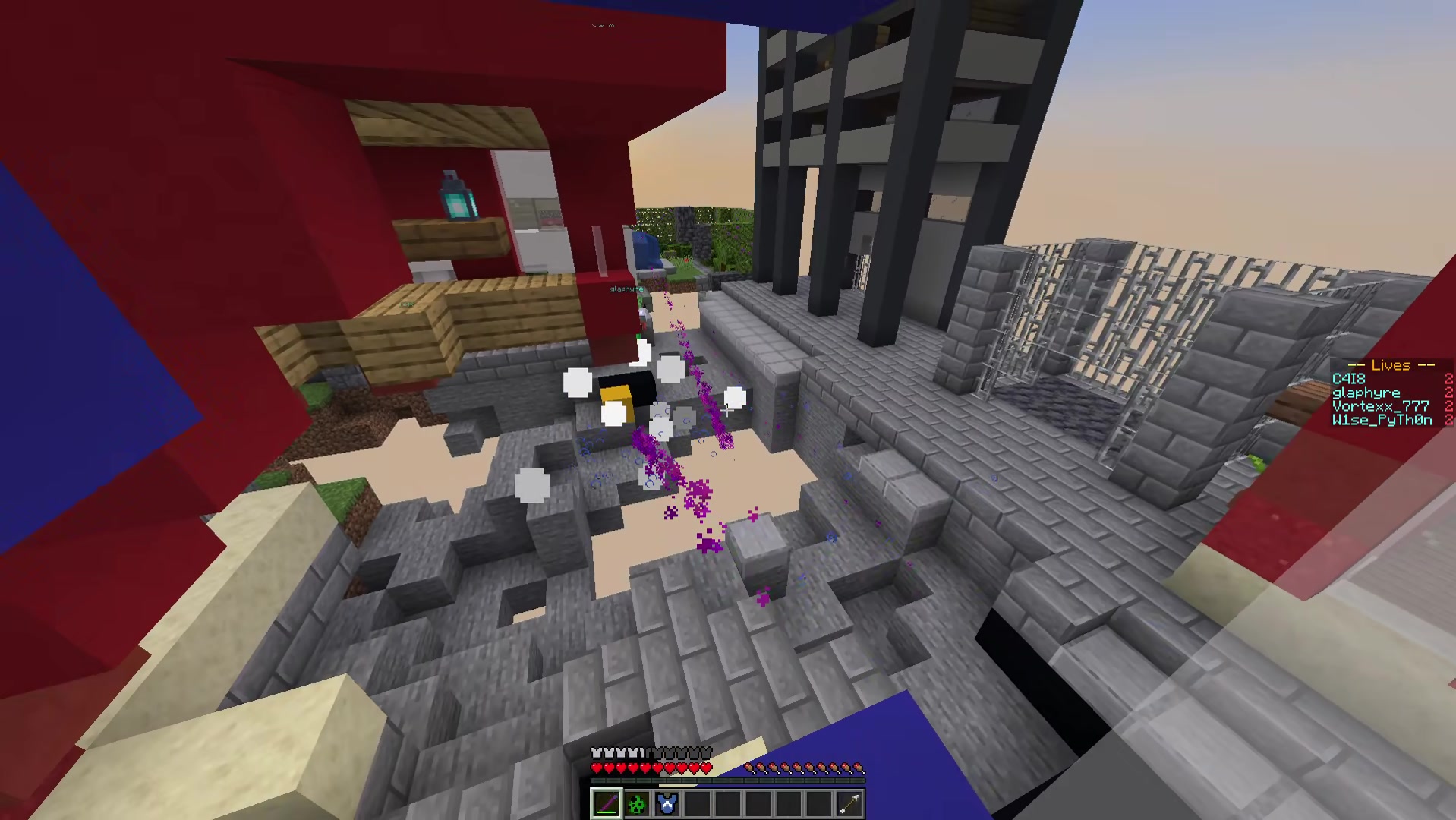Screen dimensions: 1456x820
Task: Click the glaphyre nametag above the player
Action: pyautogui.click(x=625, y=289)
